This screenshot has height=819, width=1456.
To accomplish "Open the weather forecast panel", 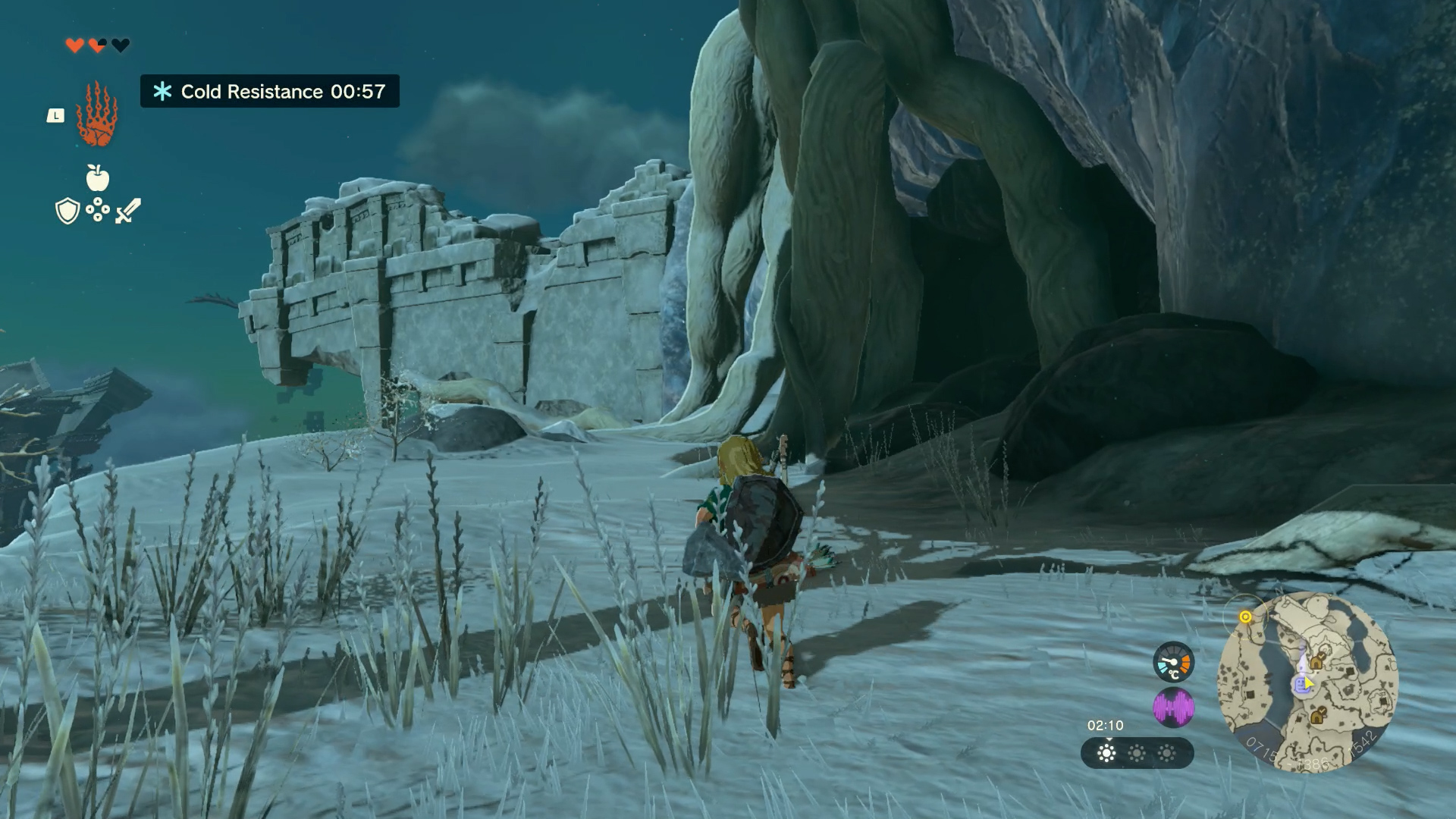I will [1137, 753].
